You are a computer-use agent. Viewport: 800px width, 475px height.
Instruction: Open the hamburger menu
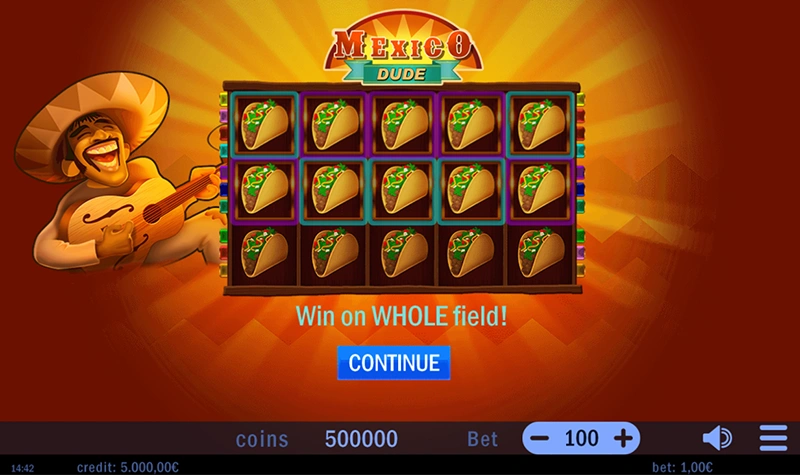[773, 438]
